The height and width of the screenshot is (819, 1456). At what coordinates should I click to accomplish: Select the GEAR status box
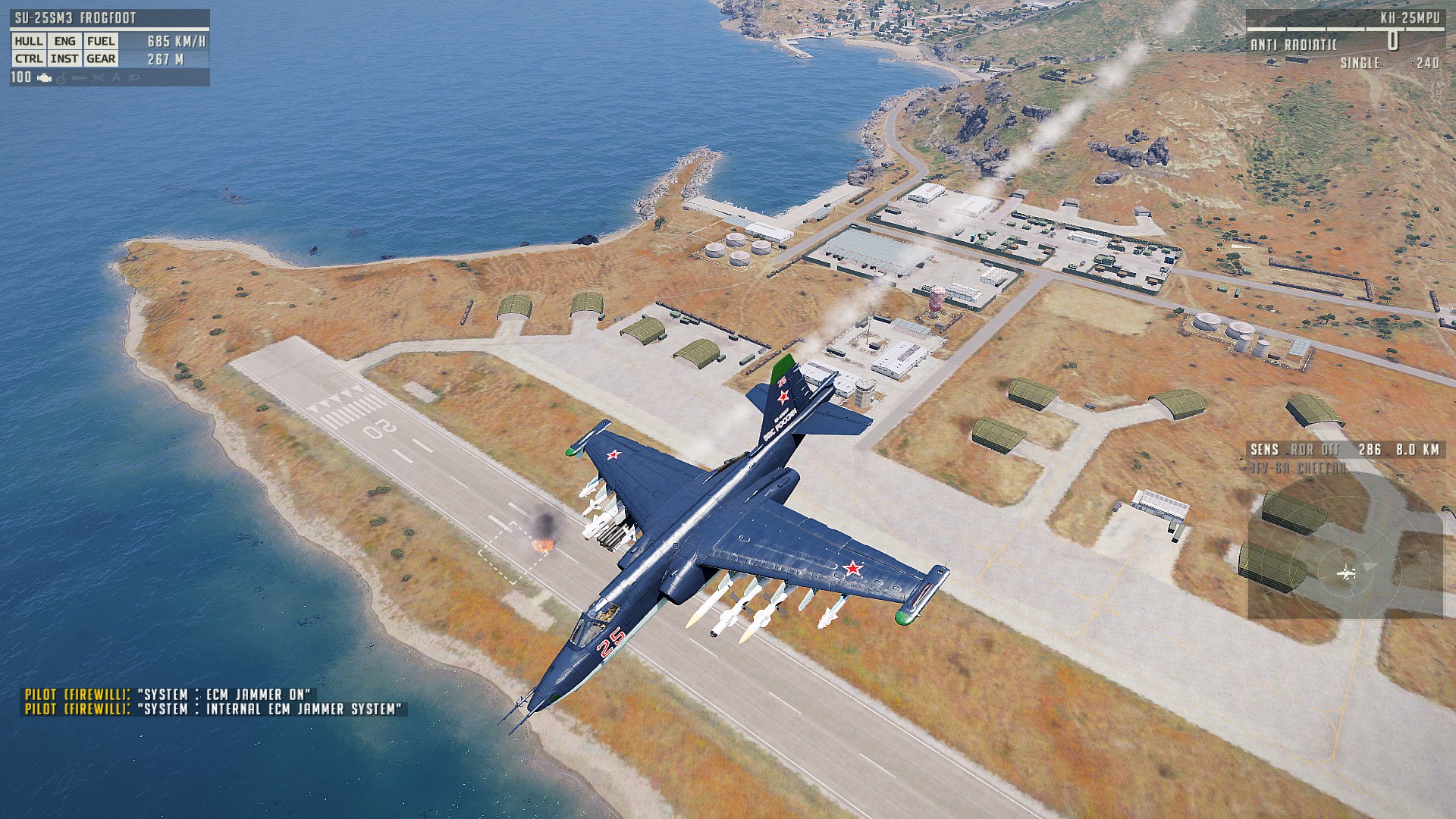tap(101, 58)
